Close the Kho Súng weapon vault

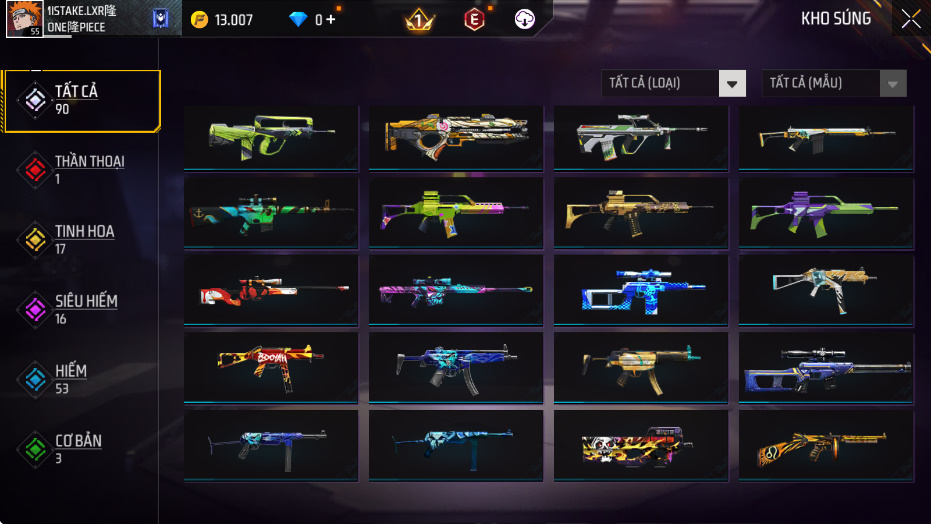[x=910, y=18]
